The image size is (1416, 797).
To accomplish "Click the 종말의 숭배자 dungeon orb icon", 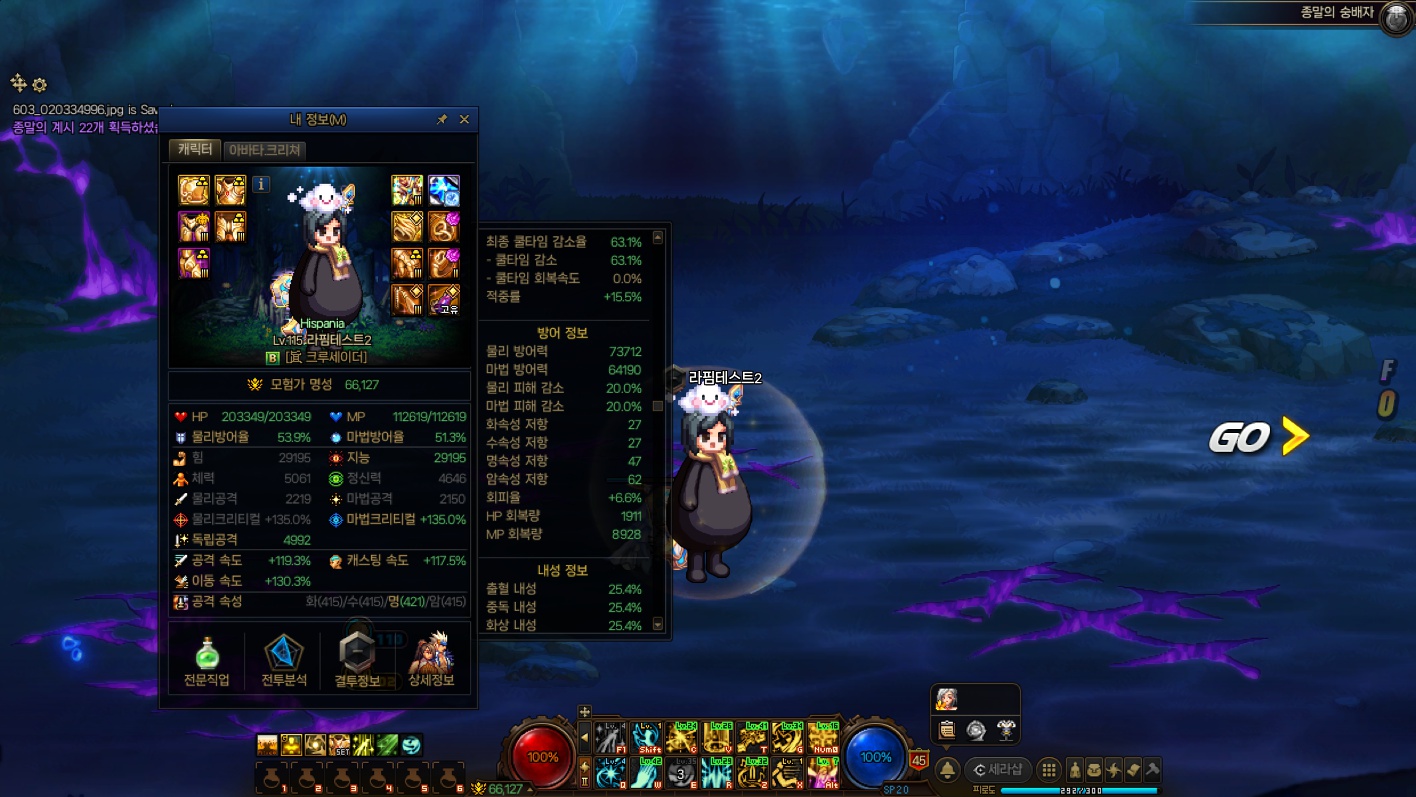I will (1396, 18).
